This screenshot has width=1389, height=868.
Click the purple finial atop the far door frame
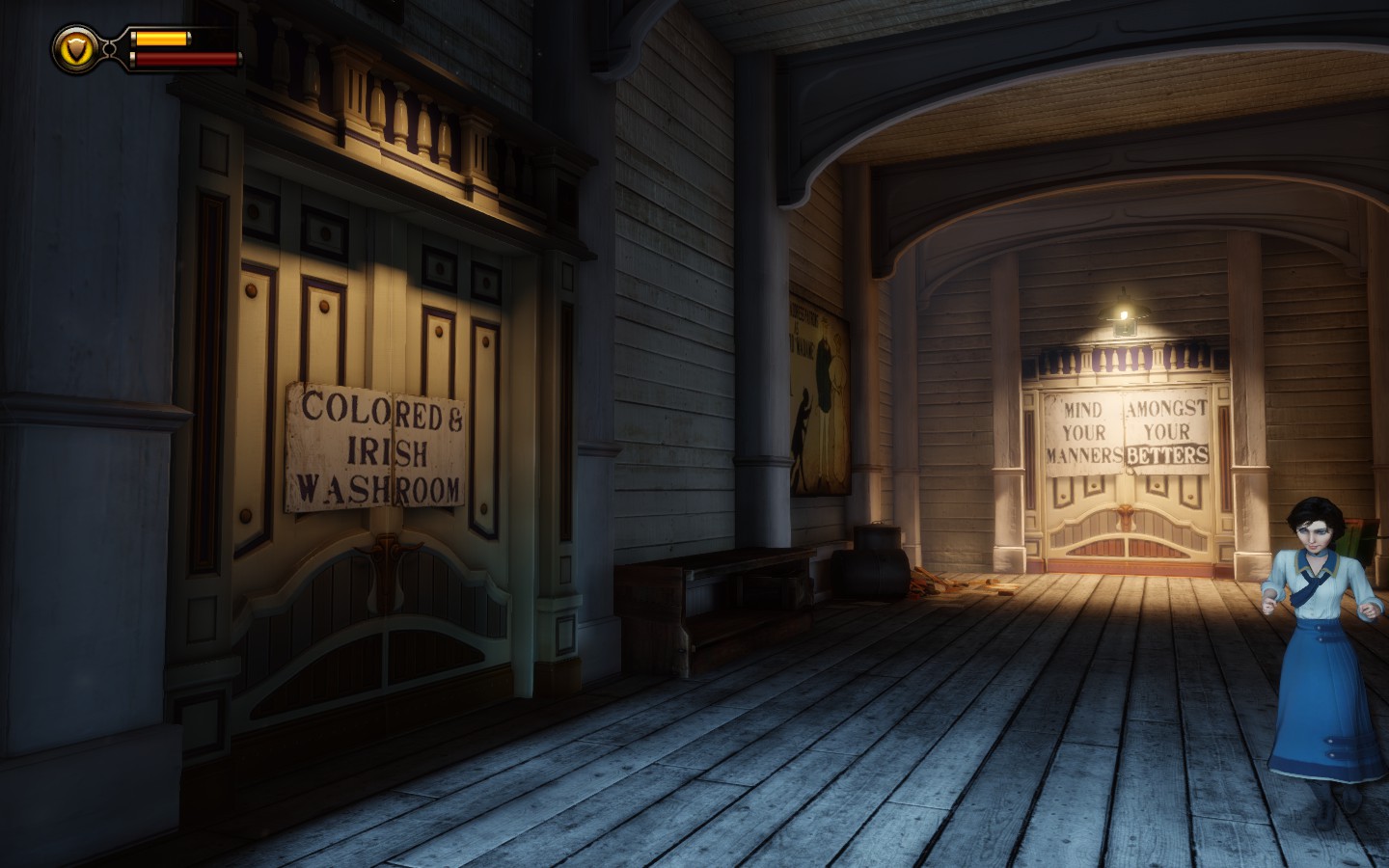tap(1121, 359)
